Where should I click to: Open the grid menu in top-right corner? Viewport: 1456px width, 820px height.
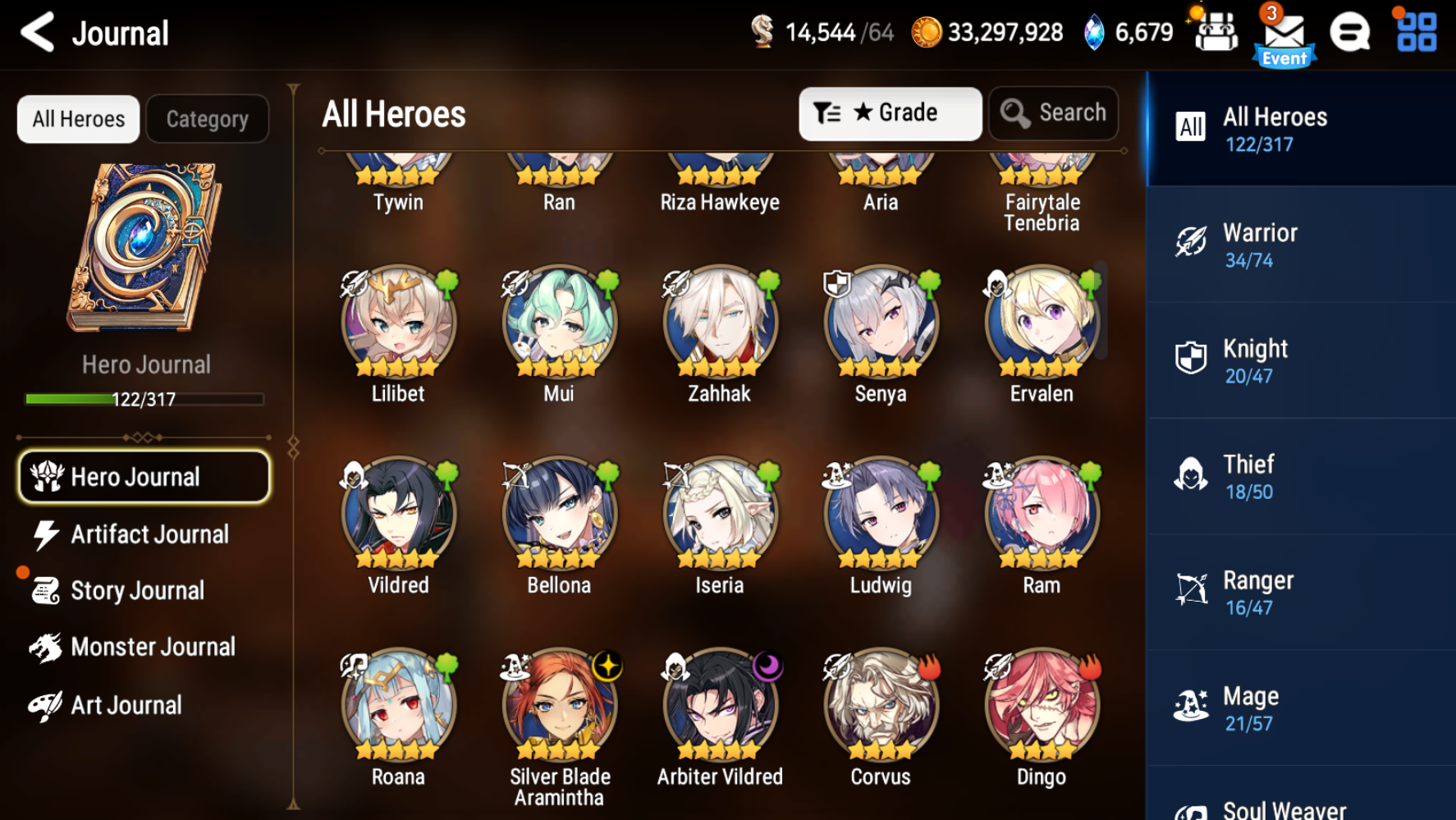coord(1415,33)
